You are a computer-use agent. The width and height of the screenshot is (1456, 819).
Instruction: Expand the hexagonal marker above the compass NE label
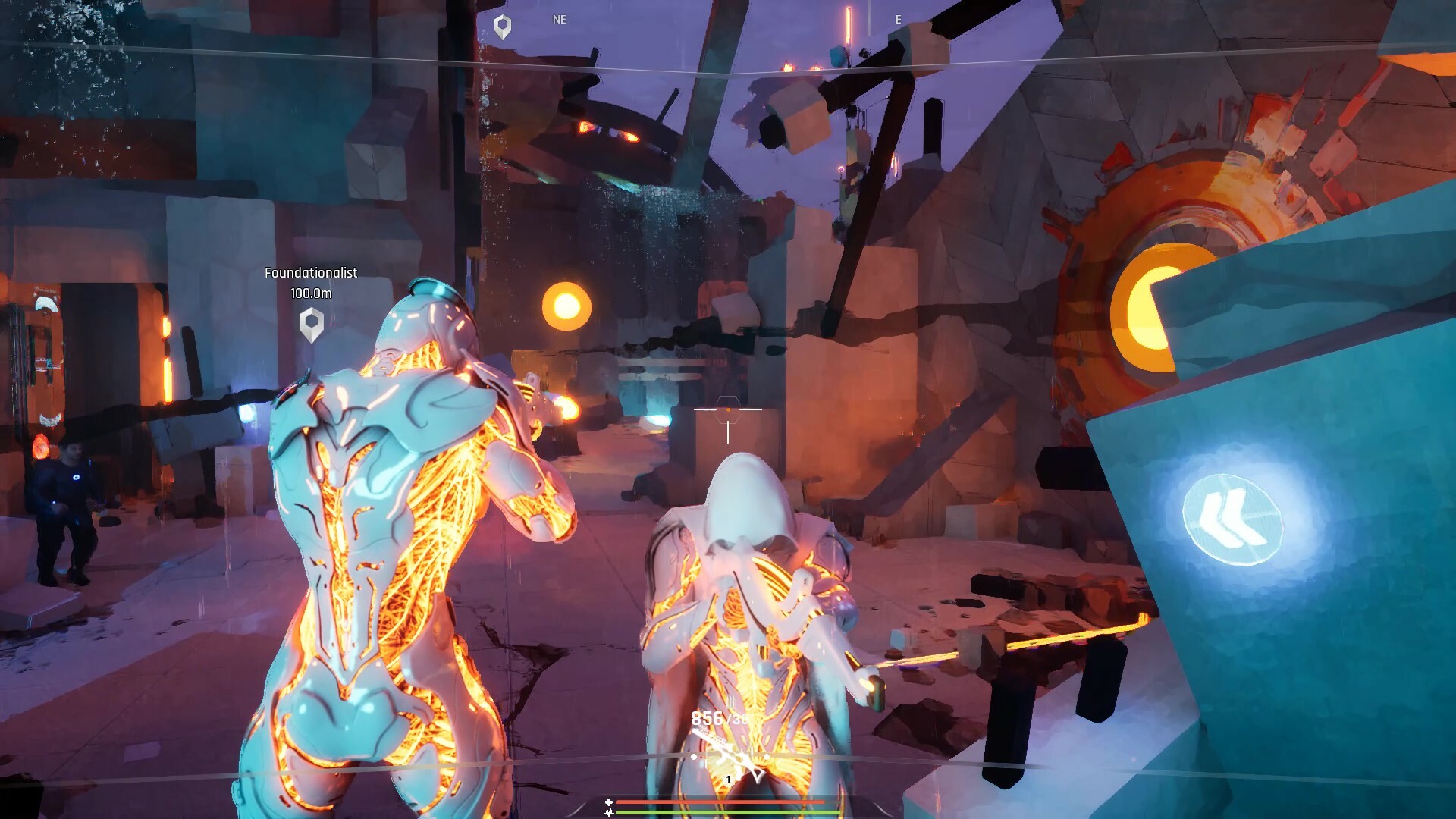(x=501, y=23)
